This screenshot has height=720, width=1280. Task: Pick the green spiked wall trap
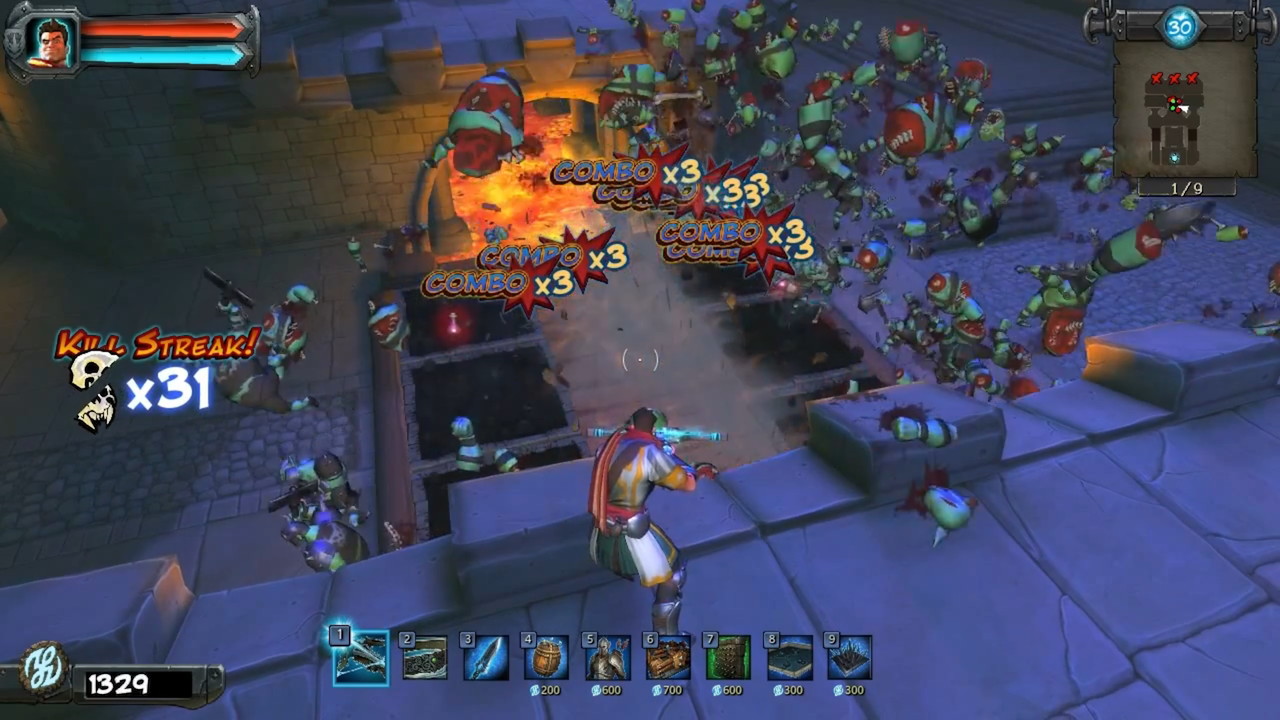(728, 658)
